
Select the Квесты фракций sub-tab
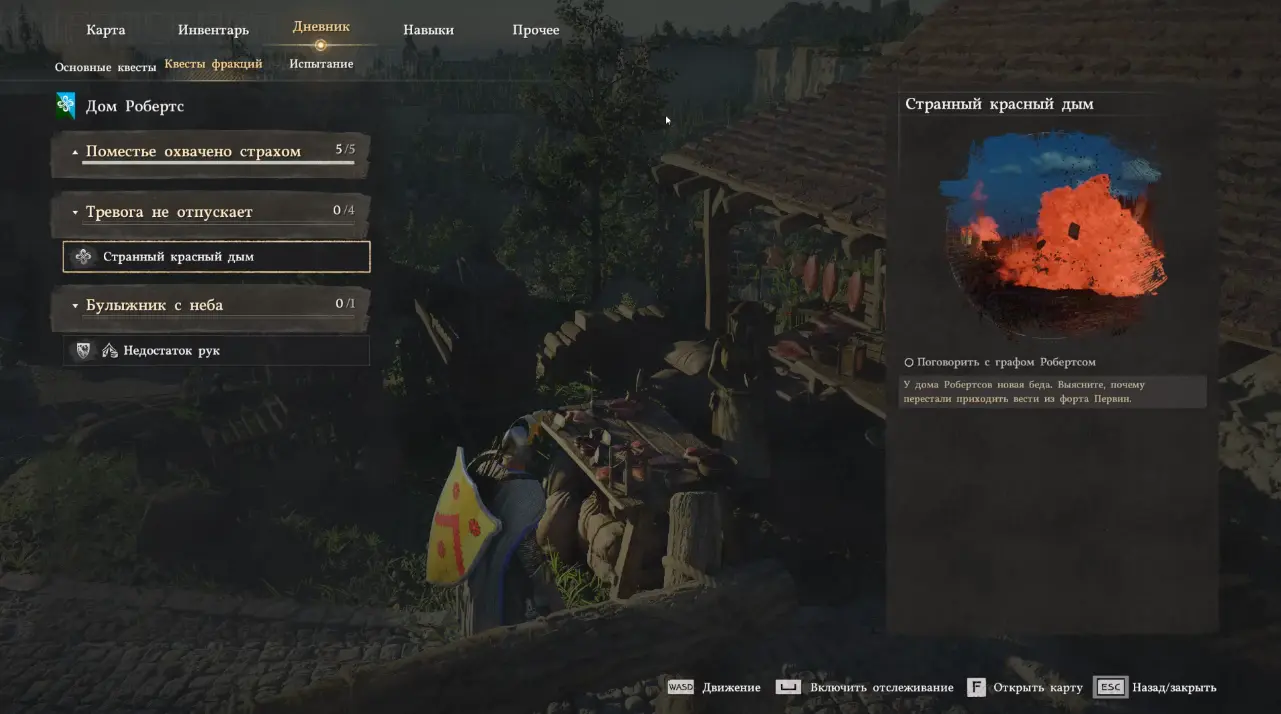coord(213,64)
